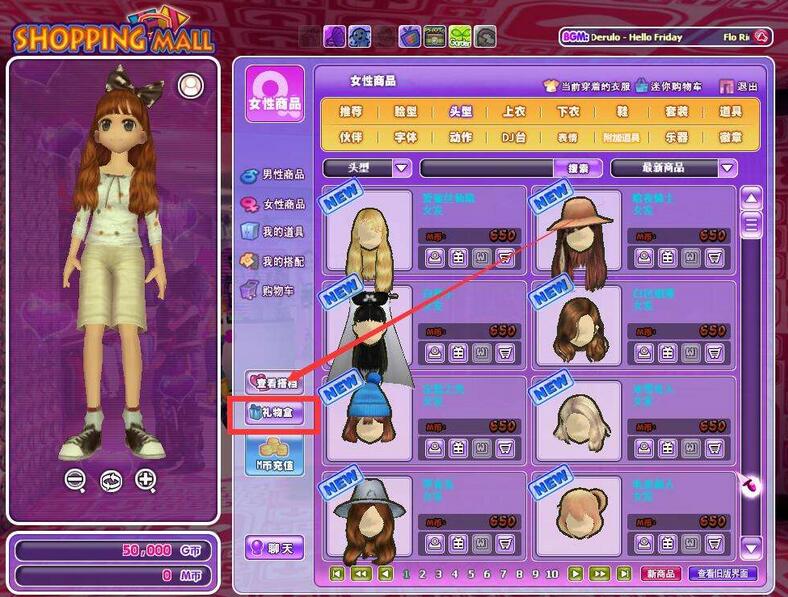The width and height of the screenshot is (788, 597).
Task: Go to page 5 of items
Action: pyautogui.click(x=471, y=574)
